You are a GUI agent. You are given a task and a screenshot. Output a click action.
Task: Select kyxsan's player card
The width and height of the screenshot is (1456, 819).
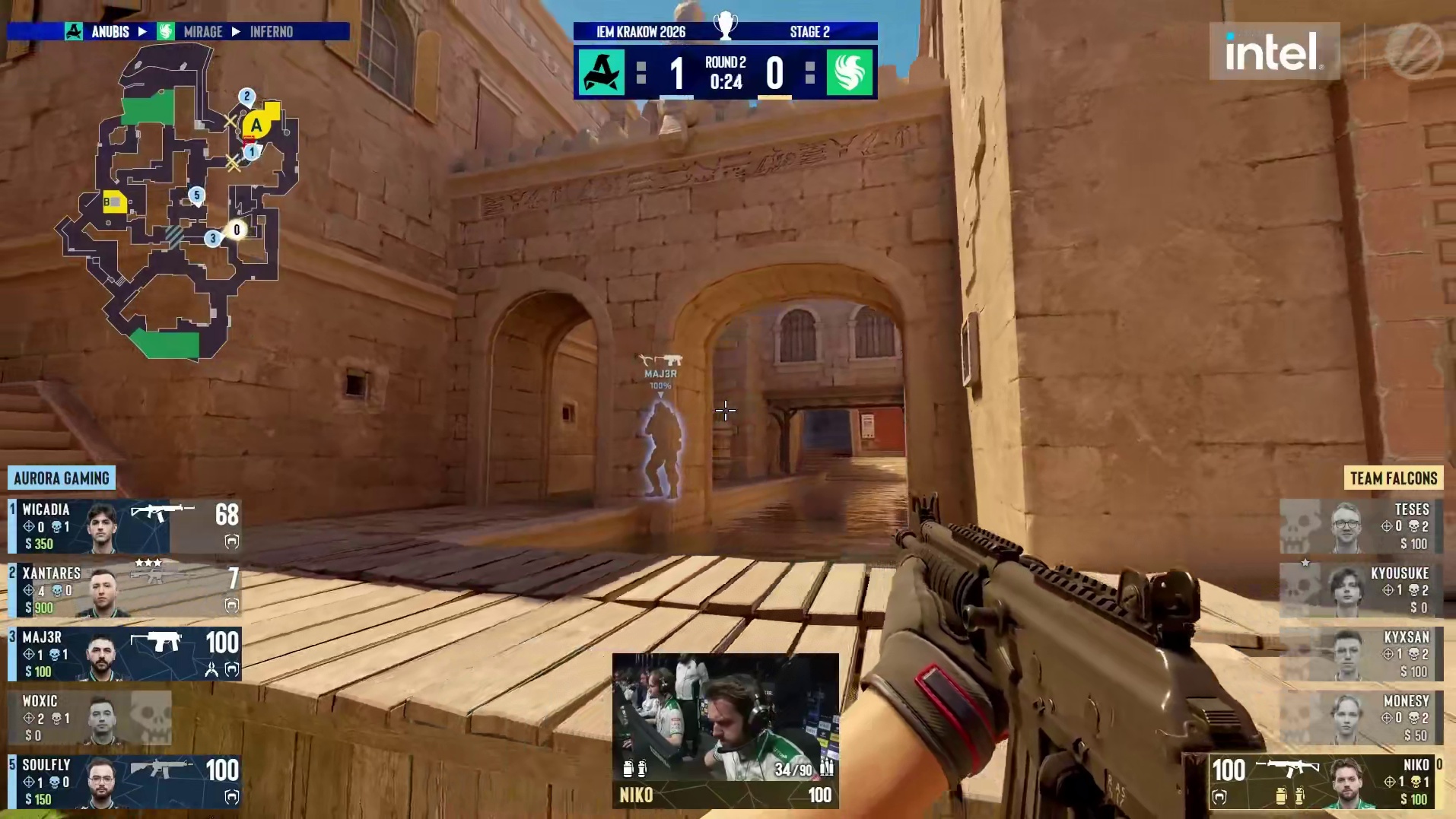[x=1362, y=654]
